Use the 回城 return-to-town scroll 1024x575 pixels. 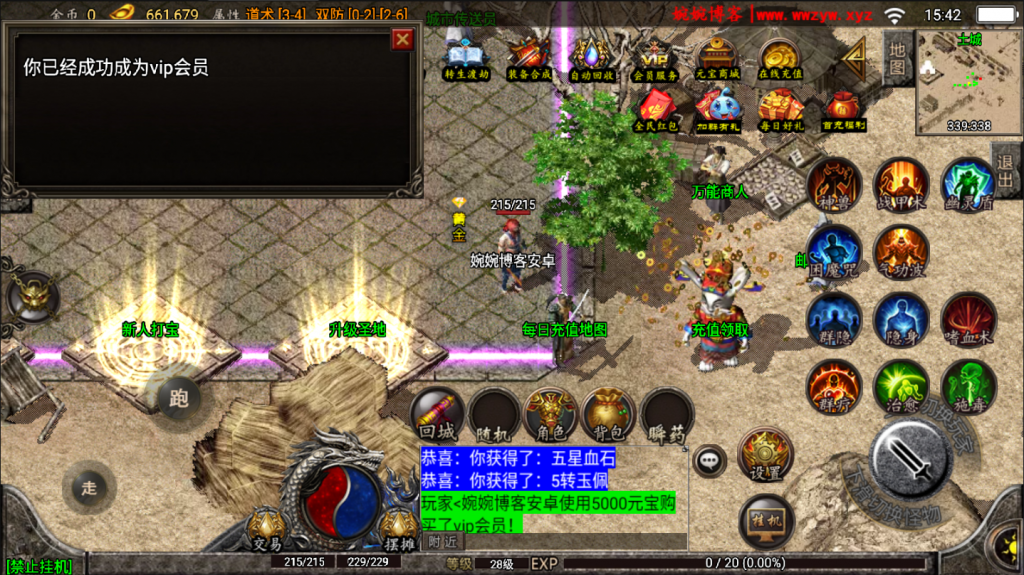point(439,414)
